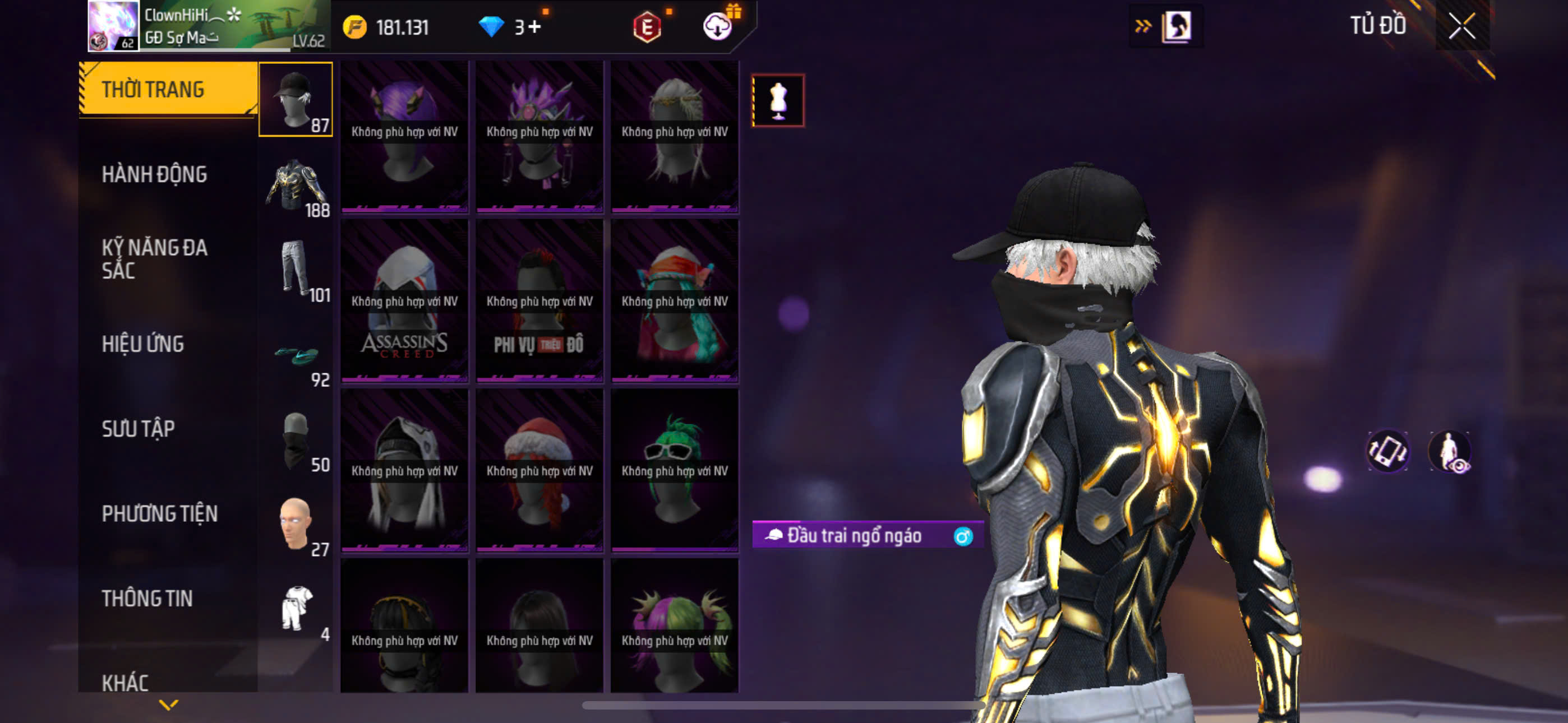Choose the black cap headwear category
Image resolution: width=1568 pixels, height=723 pixels.
295,99
